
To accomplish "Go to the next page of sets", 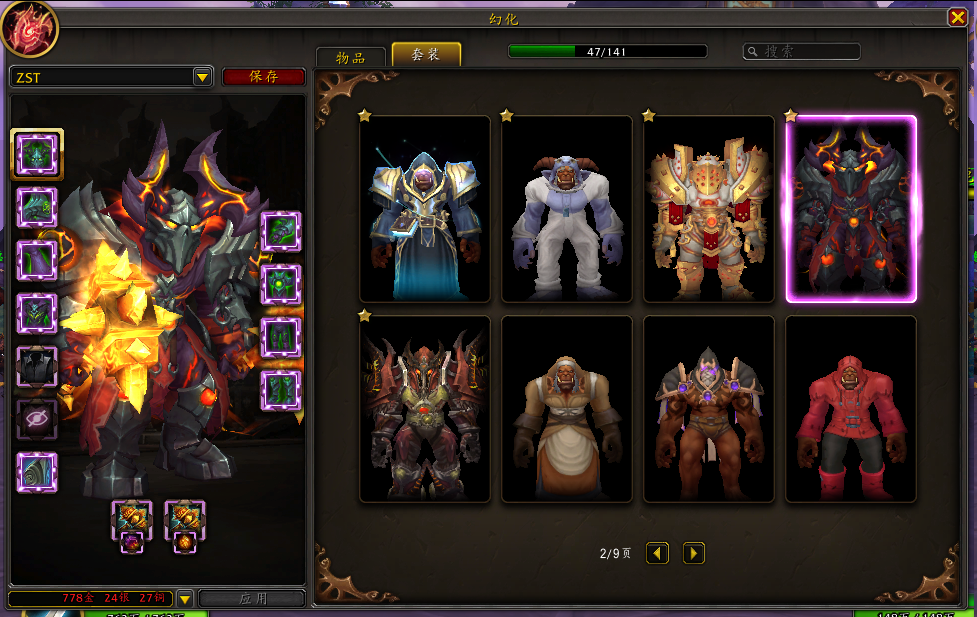I will 694,553.
